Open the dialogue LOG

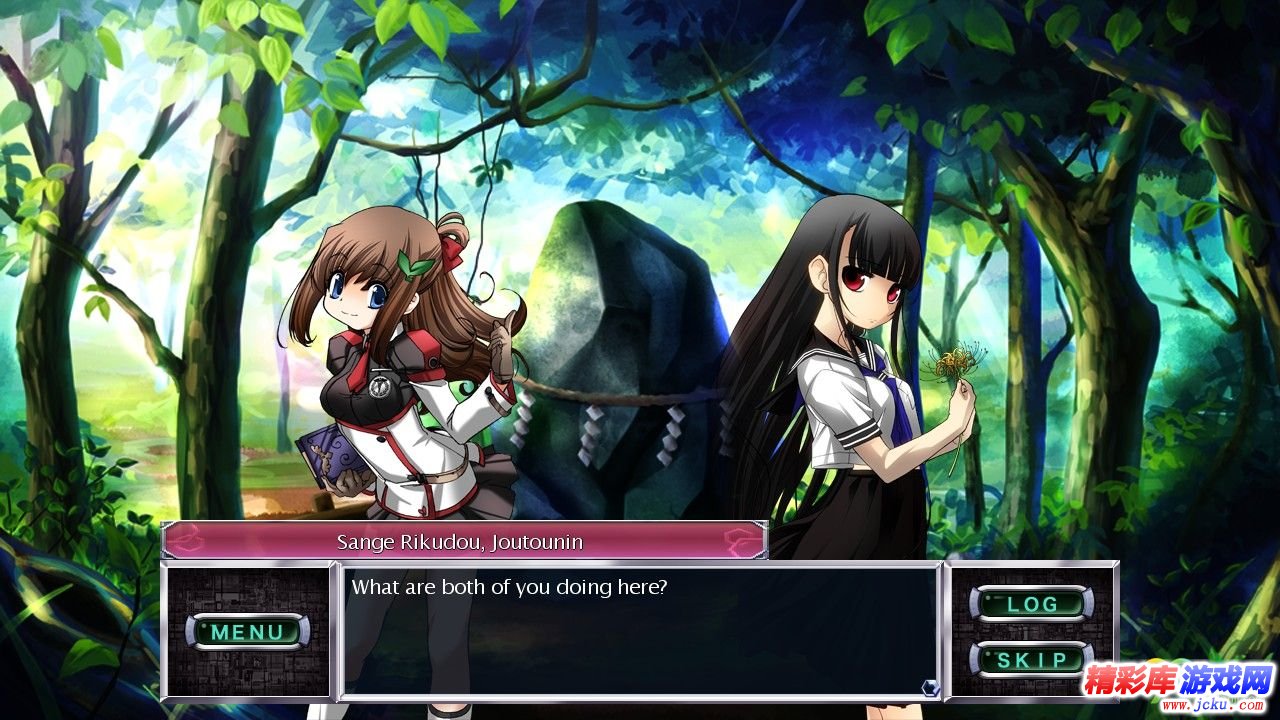click(1031, 604)
